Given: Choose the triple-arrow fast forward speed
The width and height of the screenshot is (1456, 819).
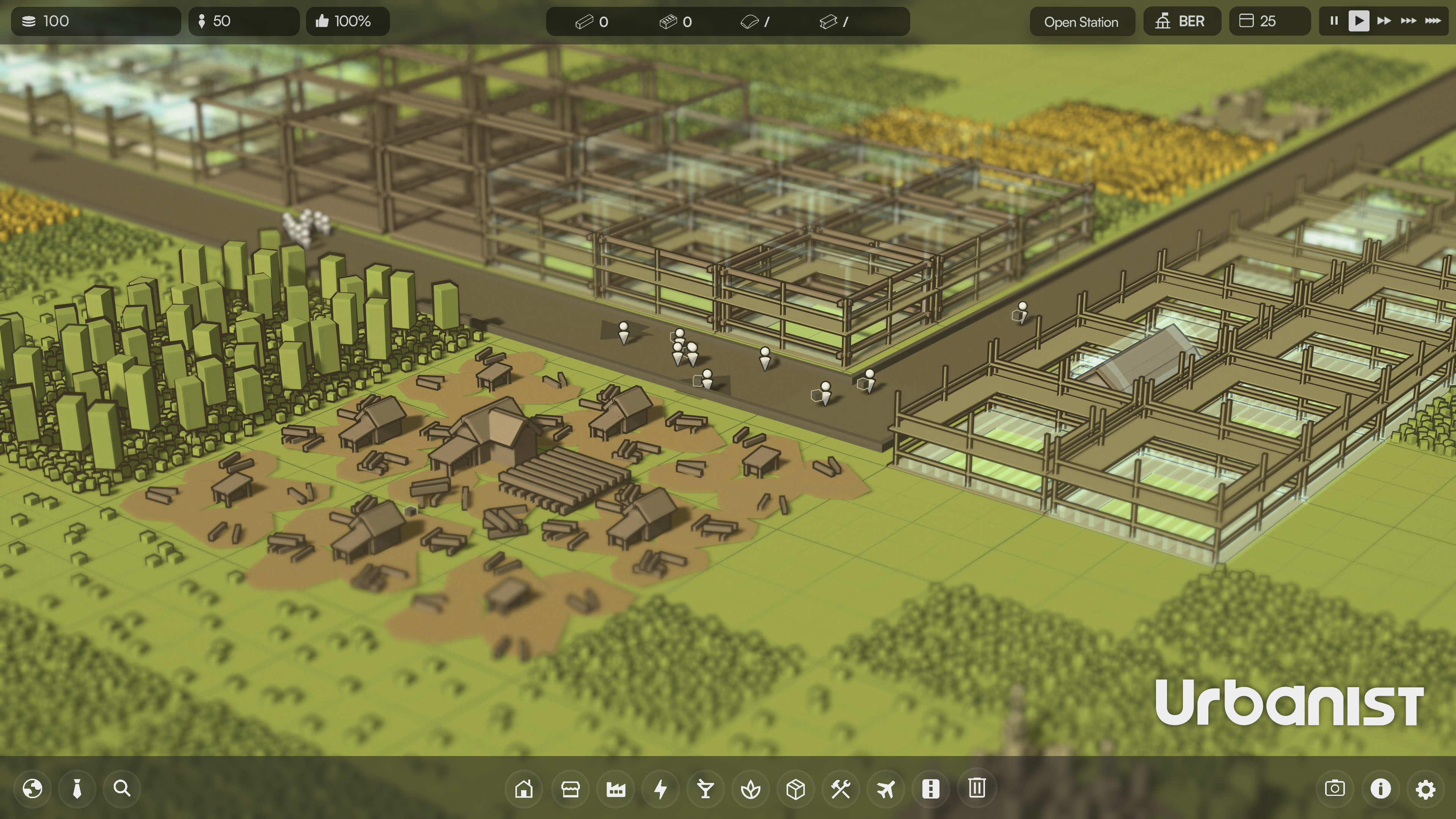Looking at the screenshot, I should pyautogui.click(x=1408, y=22).
